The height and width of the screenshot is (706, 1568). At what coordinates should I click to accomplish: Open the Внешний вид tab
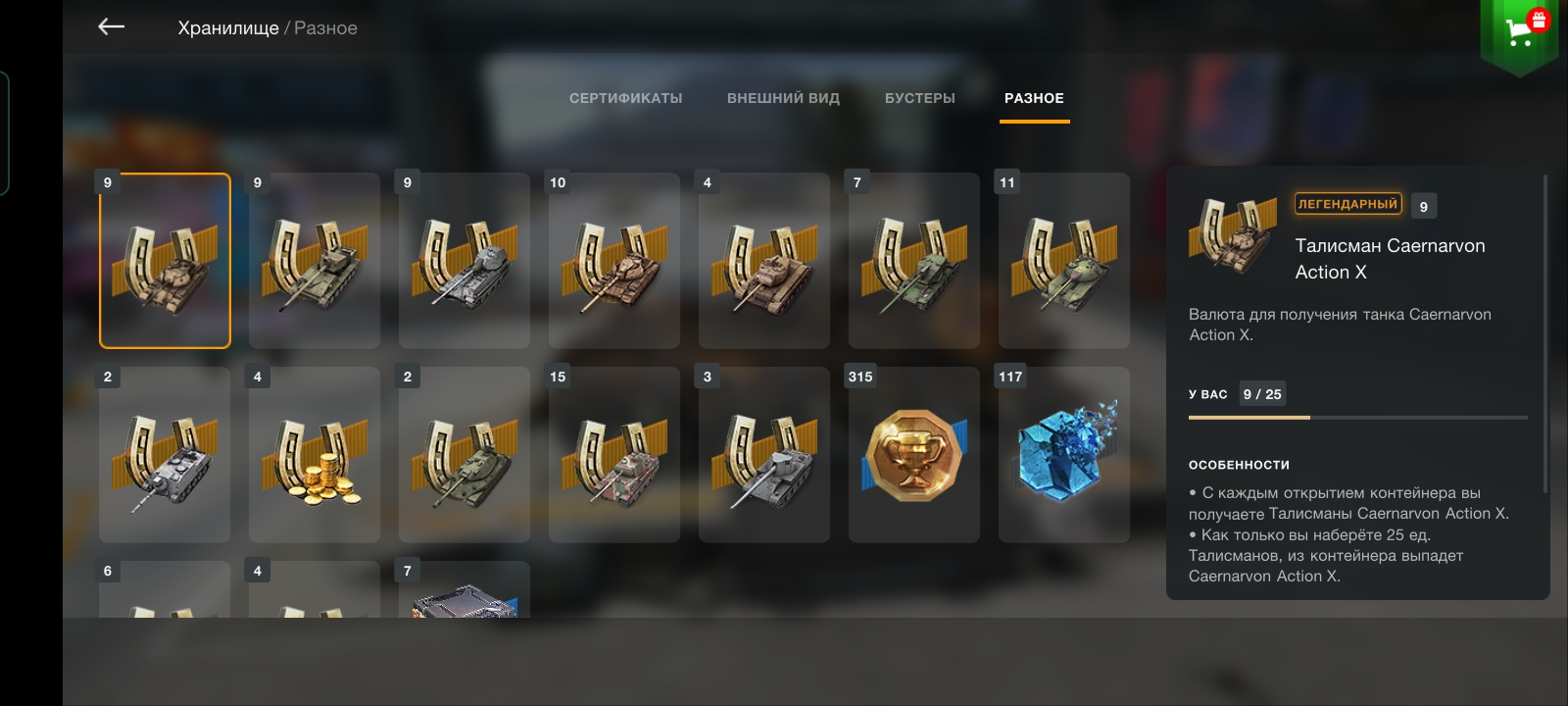[x=783, y=98]
